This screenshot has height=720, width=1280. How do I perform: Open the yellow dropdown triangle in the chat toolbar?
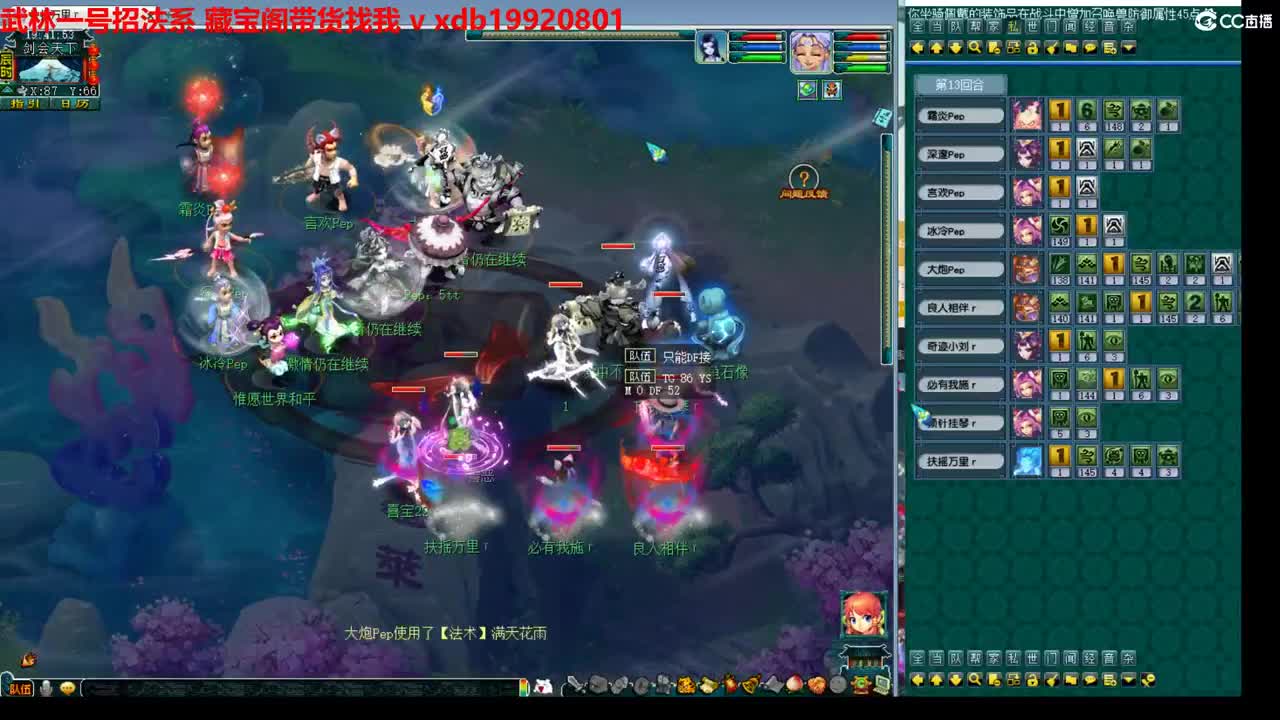(x=1129, y=679)
